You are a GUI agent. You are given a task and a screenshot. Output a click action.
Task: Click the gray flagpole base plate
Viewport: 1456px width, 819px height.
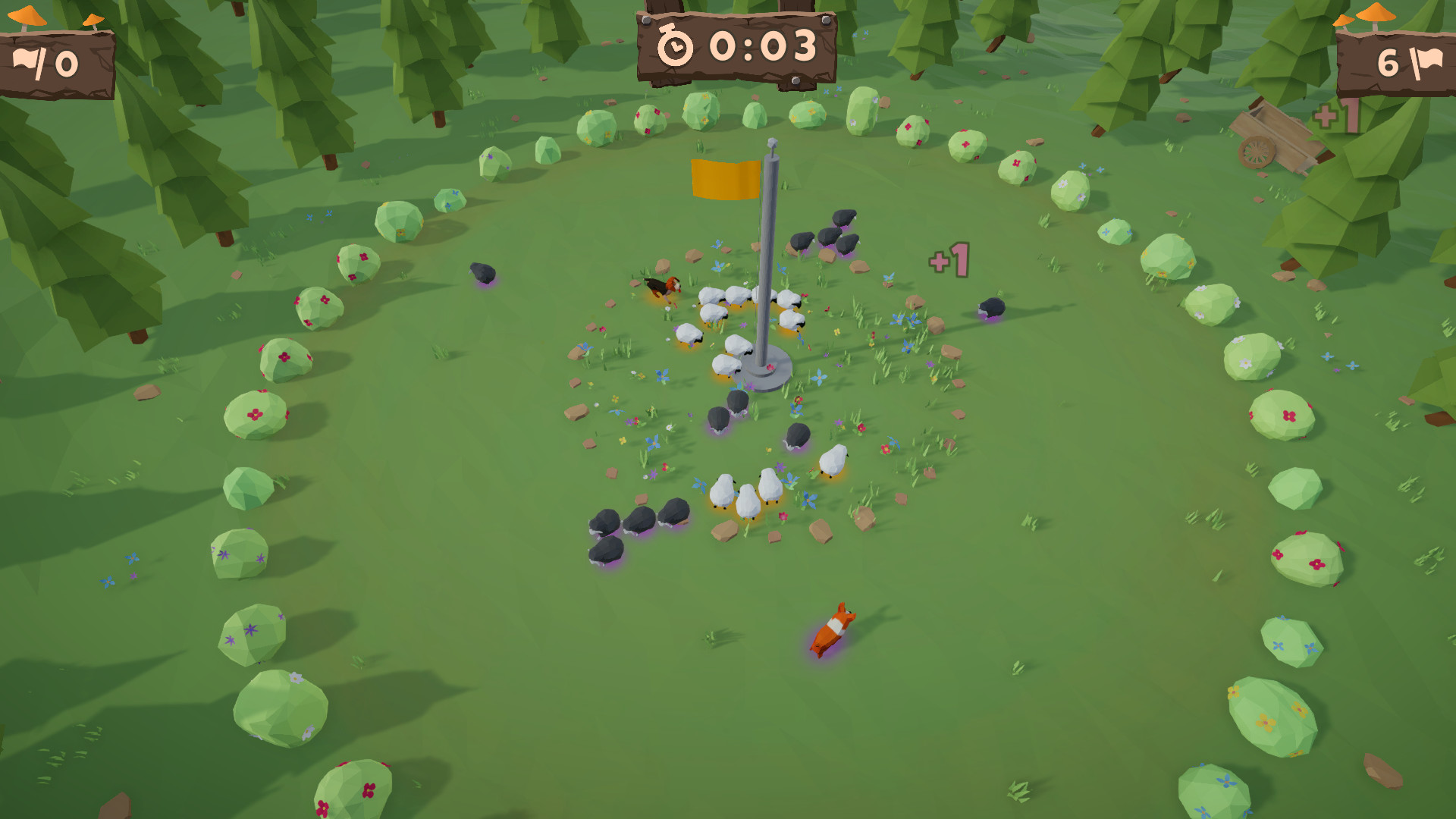click(769, 372)
